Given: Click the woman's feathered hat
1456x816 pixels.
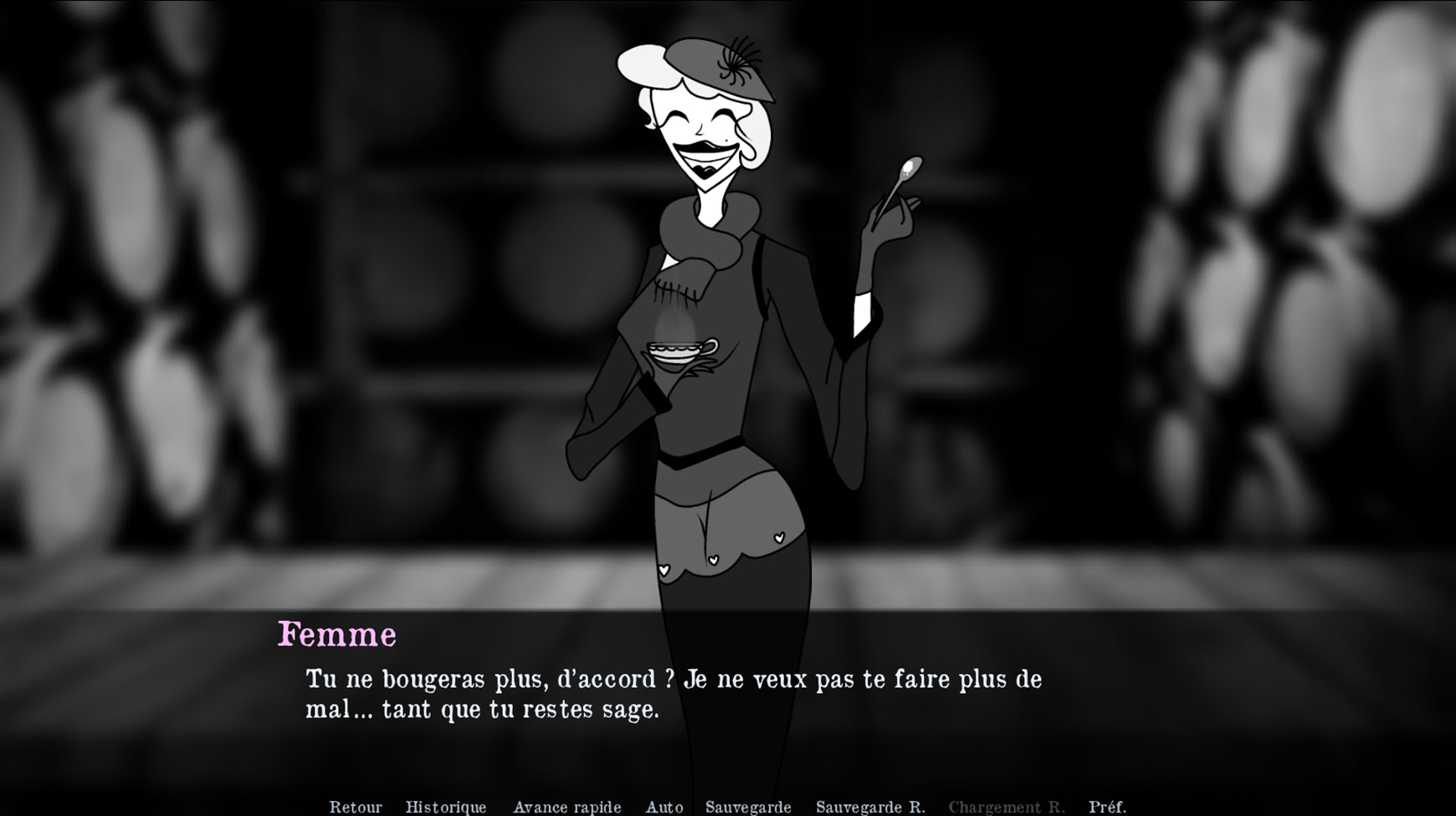Looking at the screenshot, I should 715,63.
